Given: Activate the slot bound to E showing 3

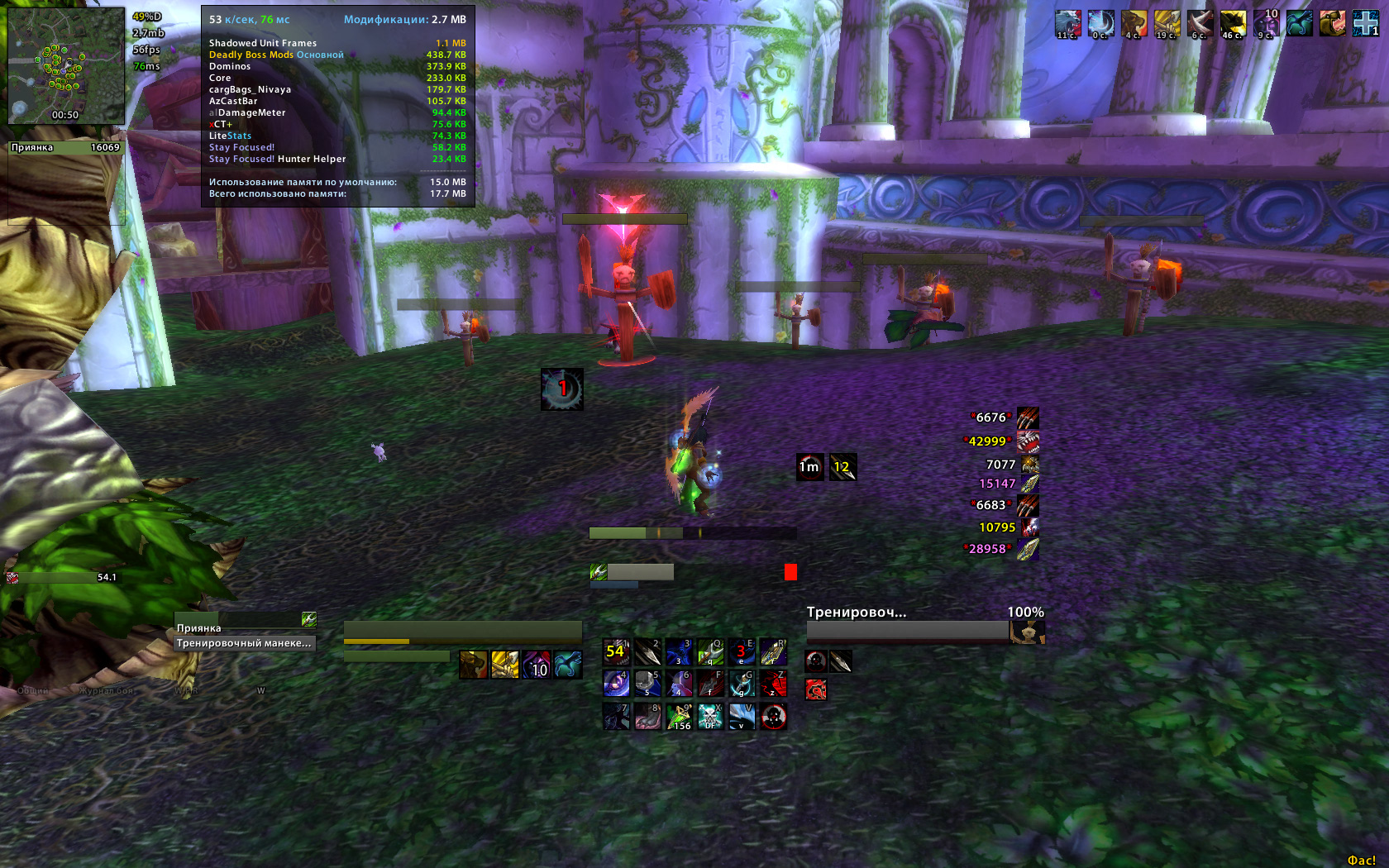Looking at the screenshot, I should point(742,651).
